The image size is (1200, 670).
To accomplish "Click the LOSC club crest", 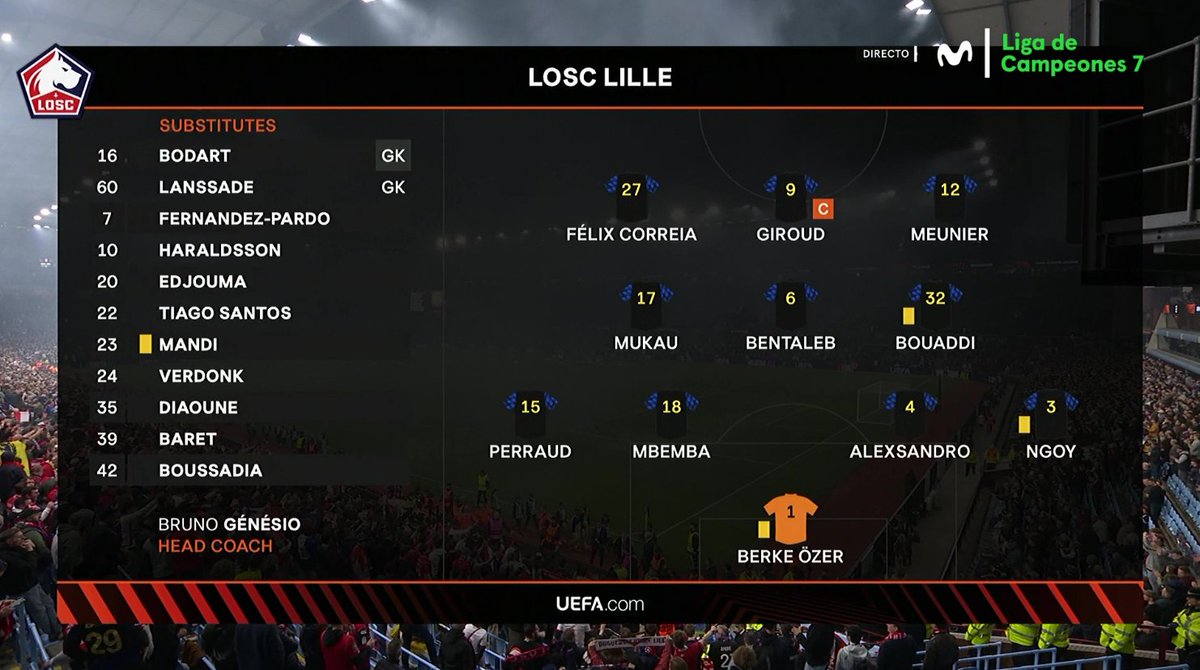I will coord(55,83).
